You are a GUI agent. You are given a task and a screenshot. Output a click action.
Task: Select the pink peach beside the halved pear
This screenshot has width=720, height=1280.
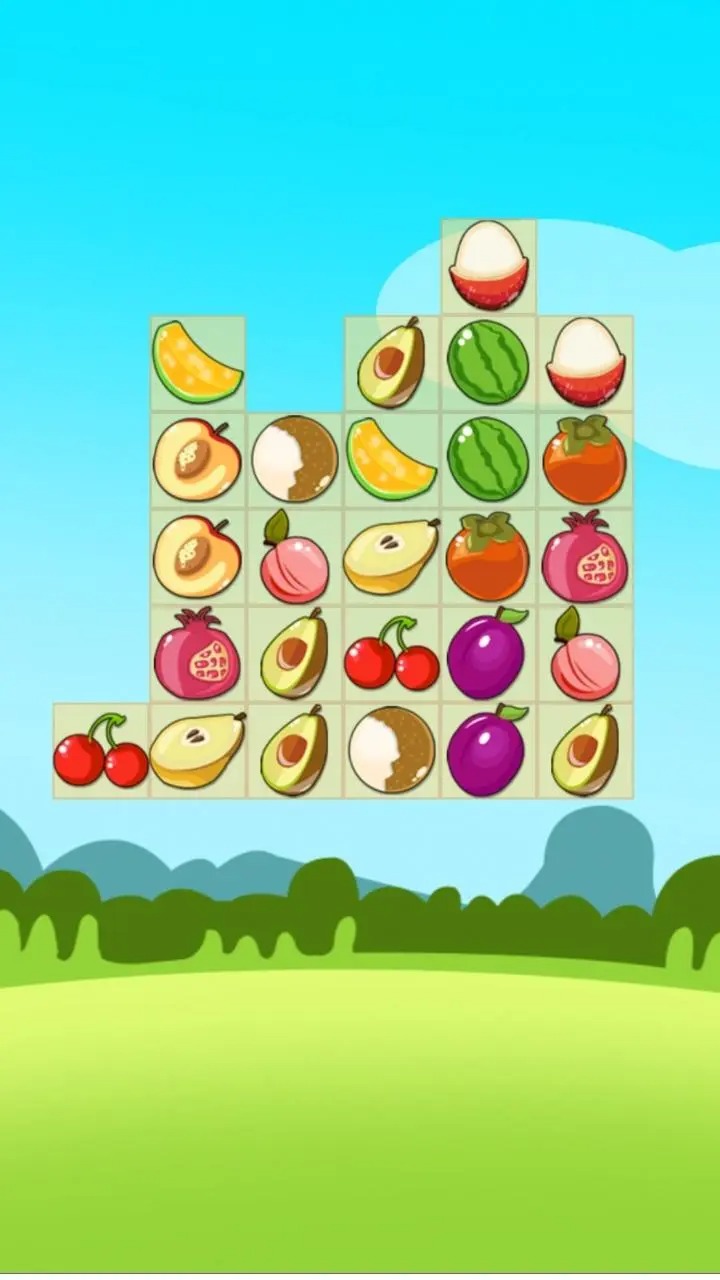[294, 556]
